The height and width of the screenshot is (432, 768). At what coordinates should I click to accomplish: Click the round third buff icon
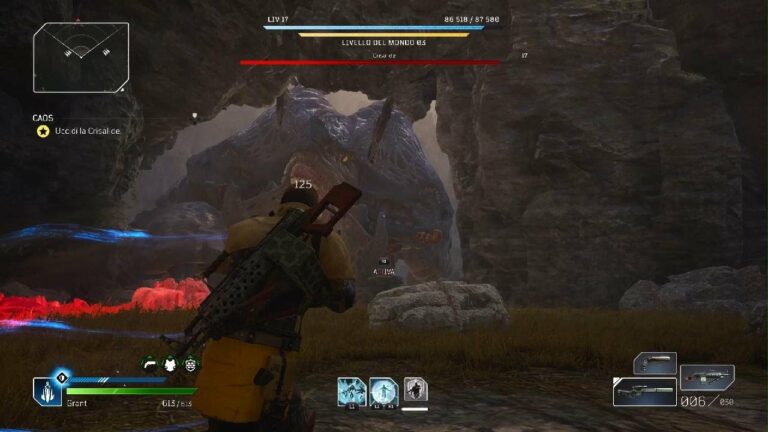tap(191, 365)
